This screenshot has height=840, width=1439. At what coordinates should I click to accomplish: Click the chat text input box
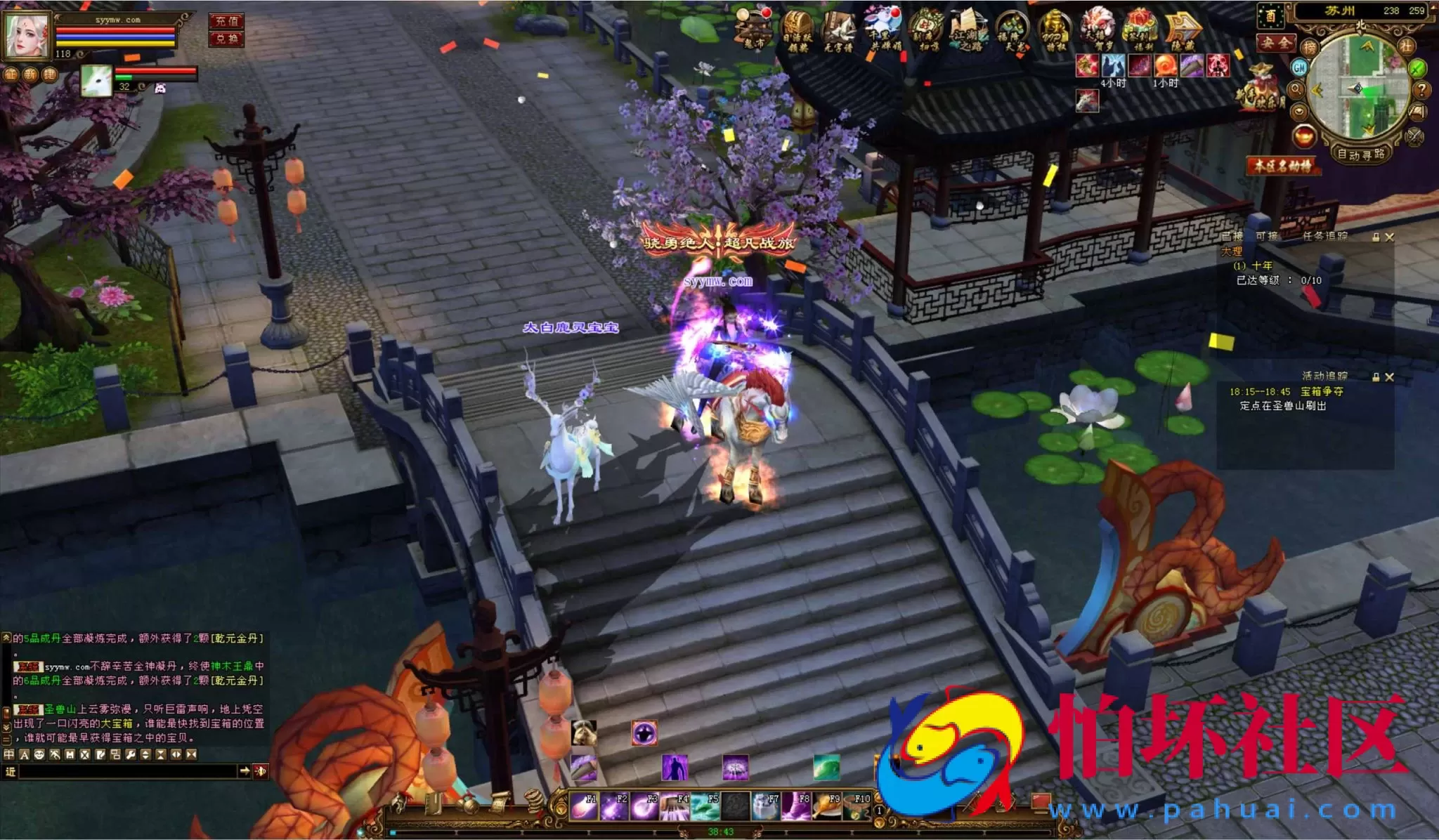click(126, 771)
